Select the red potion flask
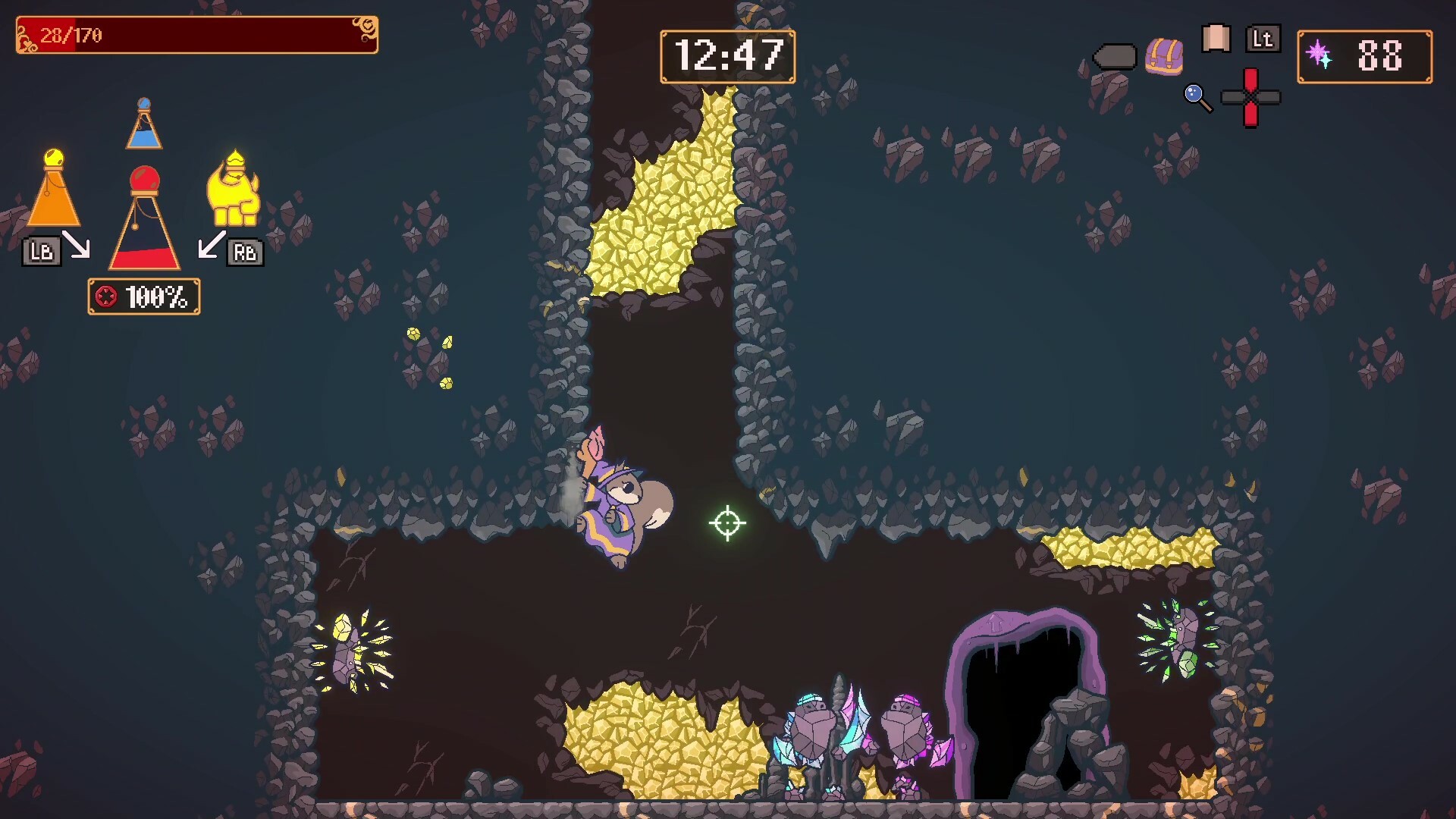 click(144, 220)
